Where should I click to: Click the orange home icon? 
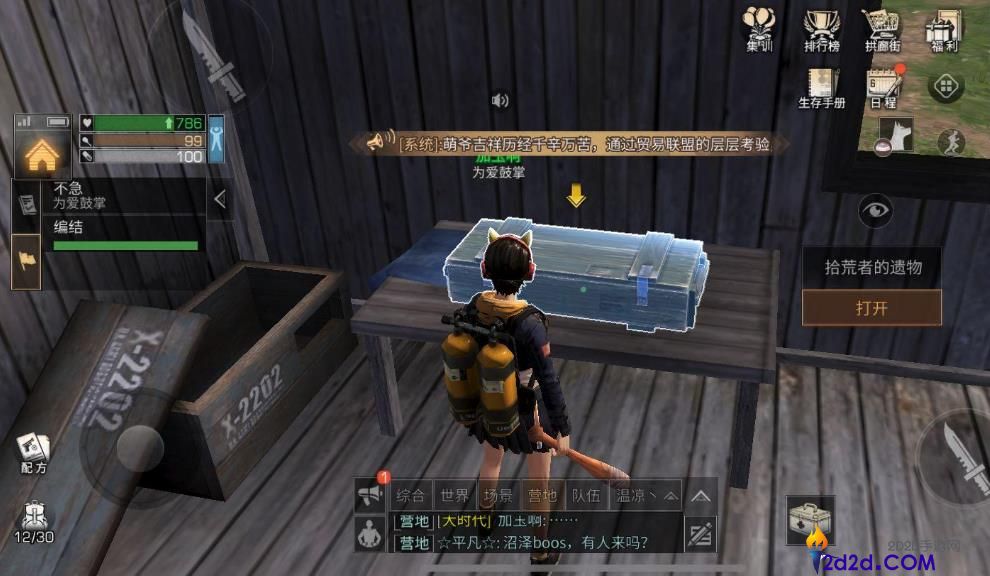coord(41,155)
